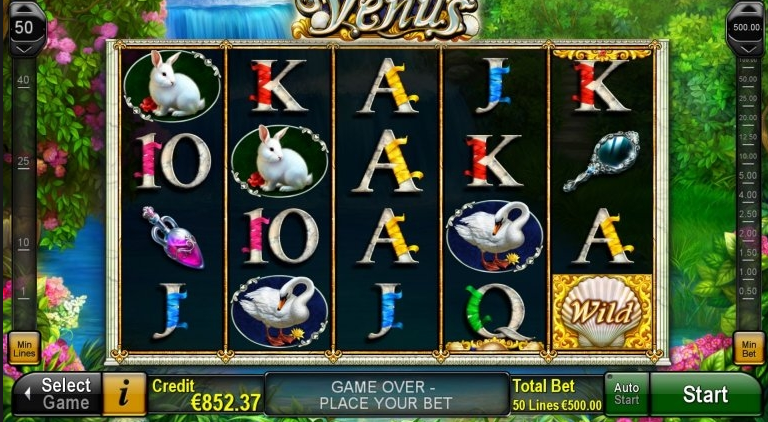The height and width of the screenshot is (422, 768).
Task: Spin the reels with the Start button
Action: click(705, 394)
